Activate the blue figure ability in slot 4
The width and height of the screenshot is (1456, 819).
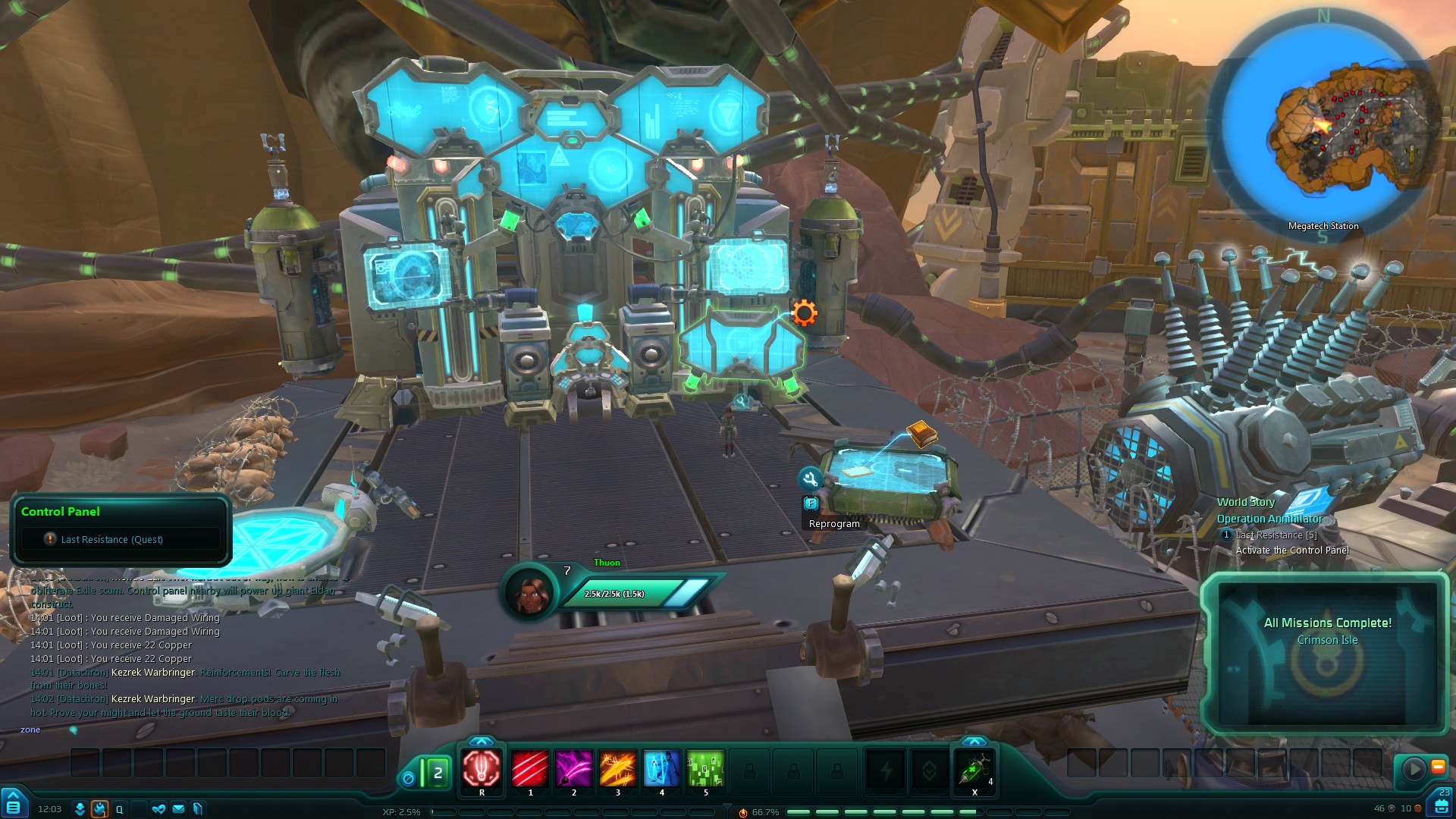661,768
